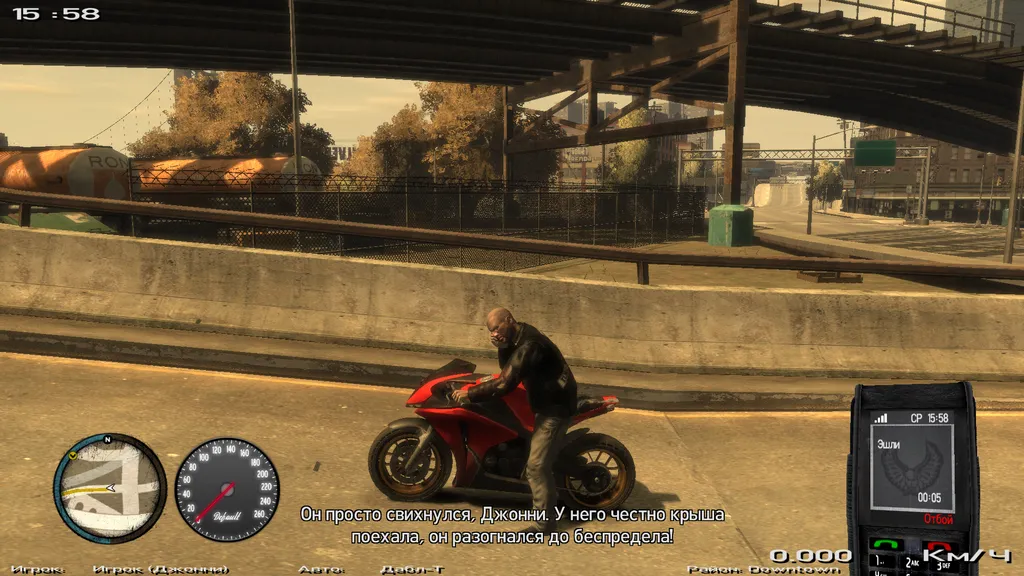Image resolution: width=1024 pixels, height=576 pixels.
Task: Hit the red end-call button on the phone
Action: coord(939,545)
